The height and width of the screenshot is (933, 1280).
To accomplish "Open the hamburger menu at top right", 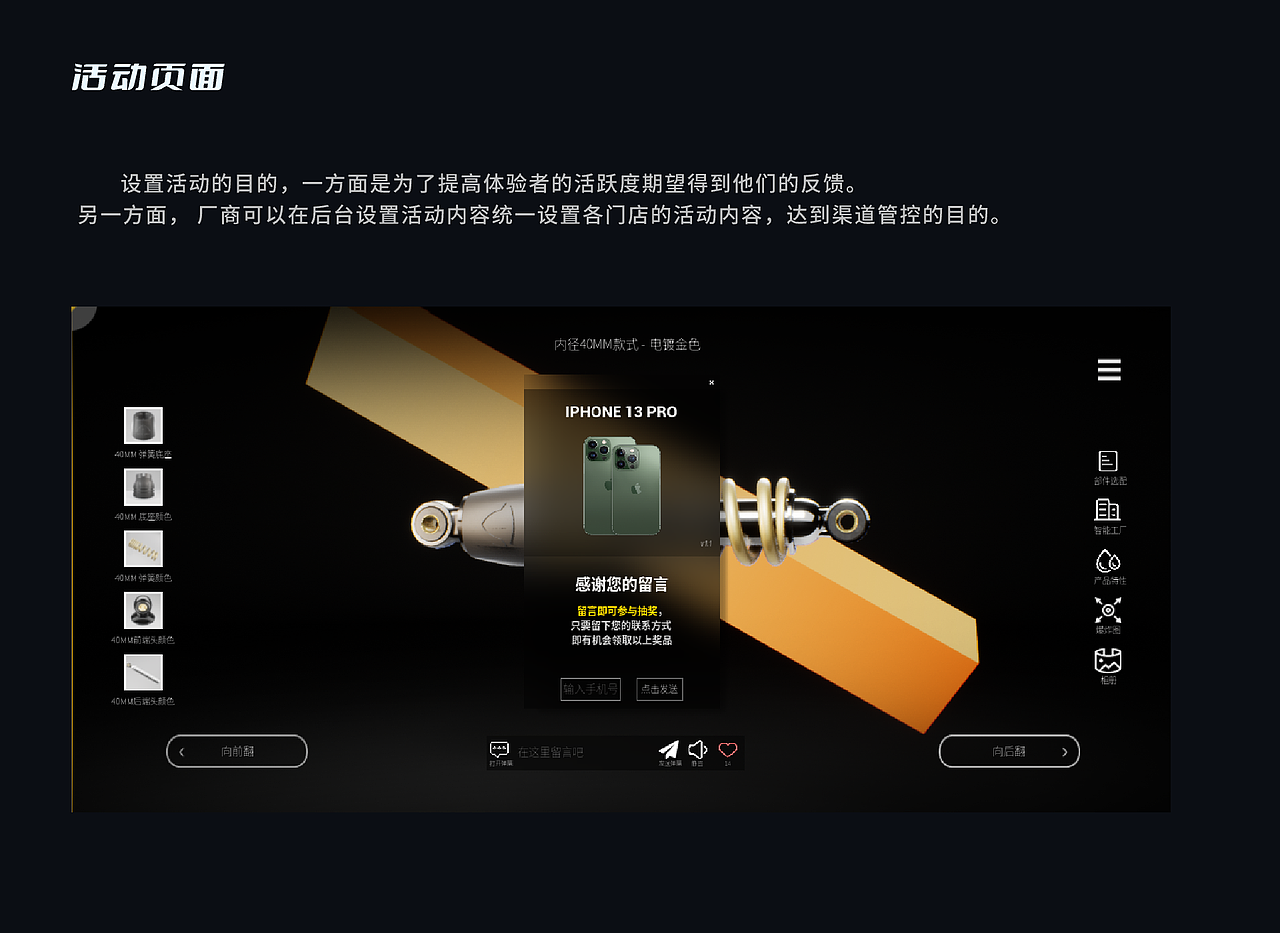I will pos(1108,369).
